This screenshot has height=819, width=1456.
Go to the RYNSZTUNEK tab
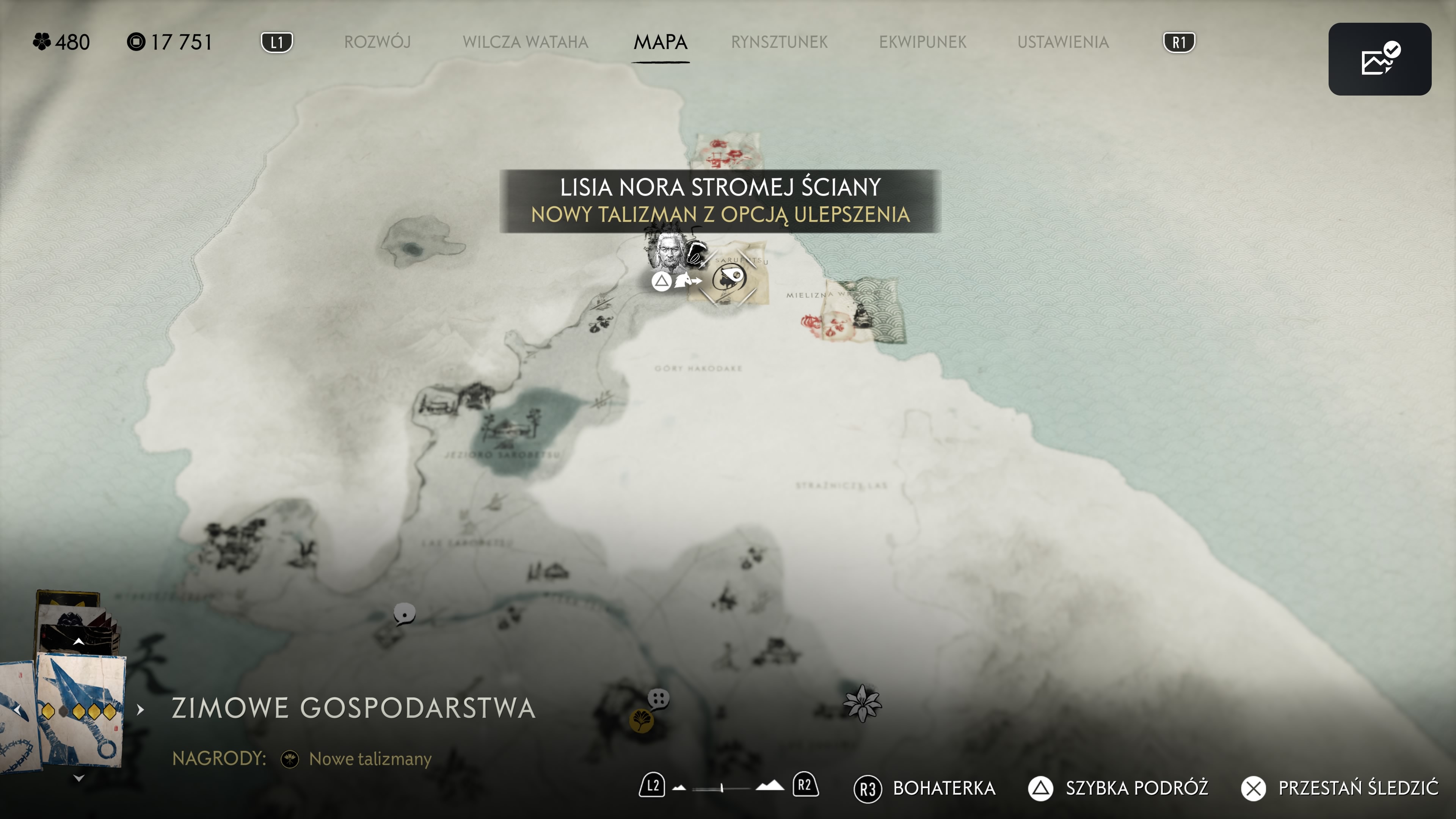(779, 42)
